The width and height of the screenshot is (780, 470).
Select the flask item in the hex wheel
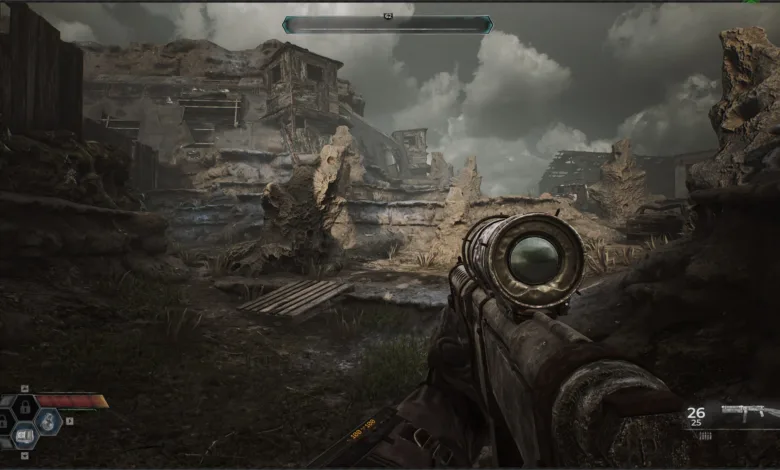pyautogui.click(x=48, y=421)
